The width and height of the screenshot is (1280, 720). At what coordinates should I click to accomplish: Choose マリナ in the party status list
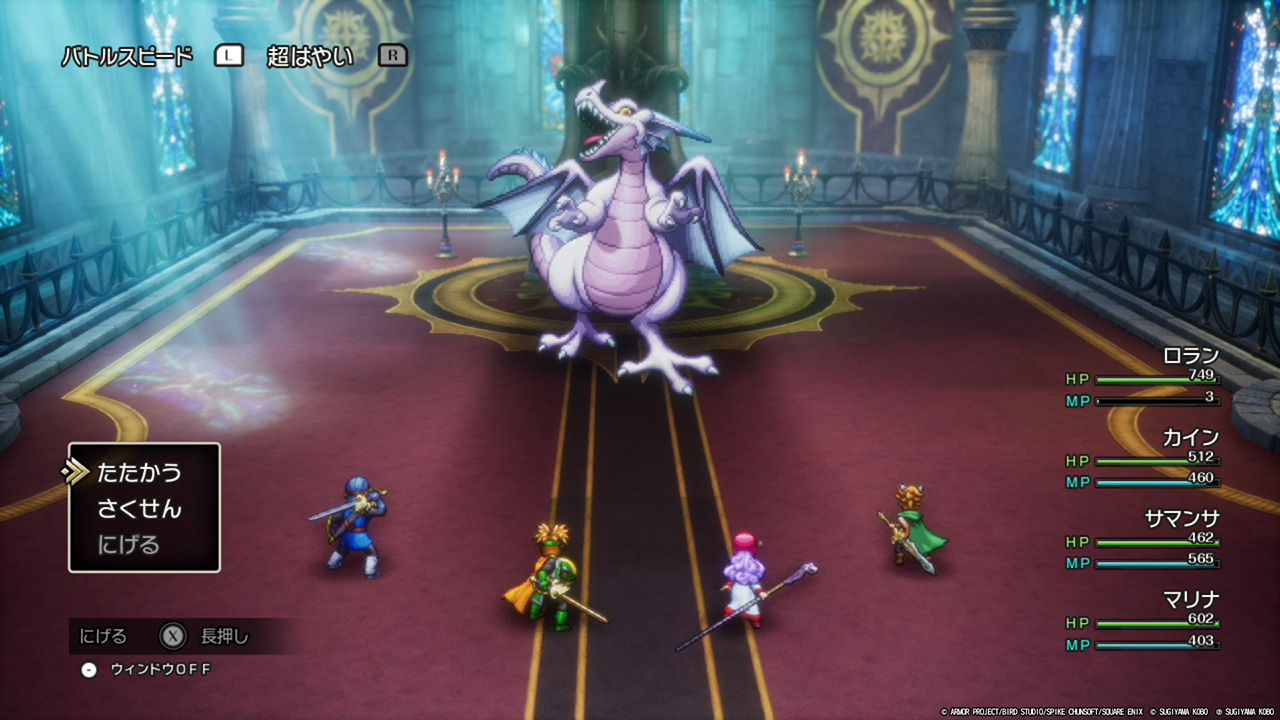pyautogui.click(x=1190, y=600)
